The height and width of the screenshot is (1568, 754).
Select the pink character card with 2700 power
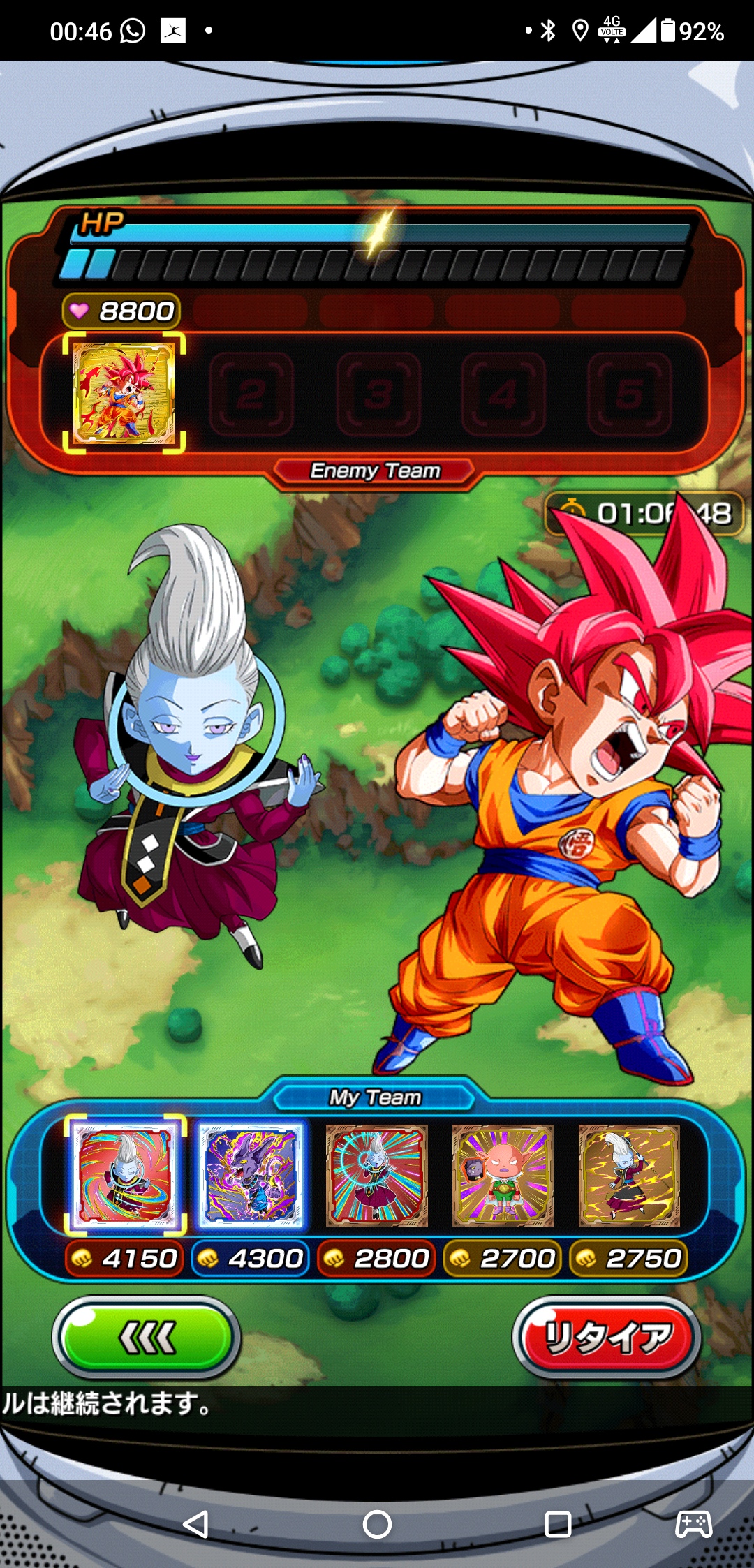point(503,1176)
